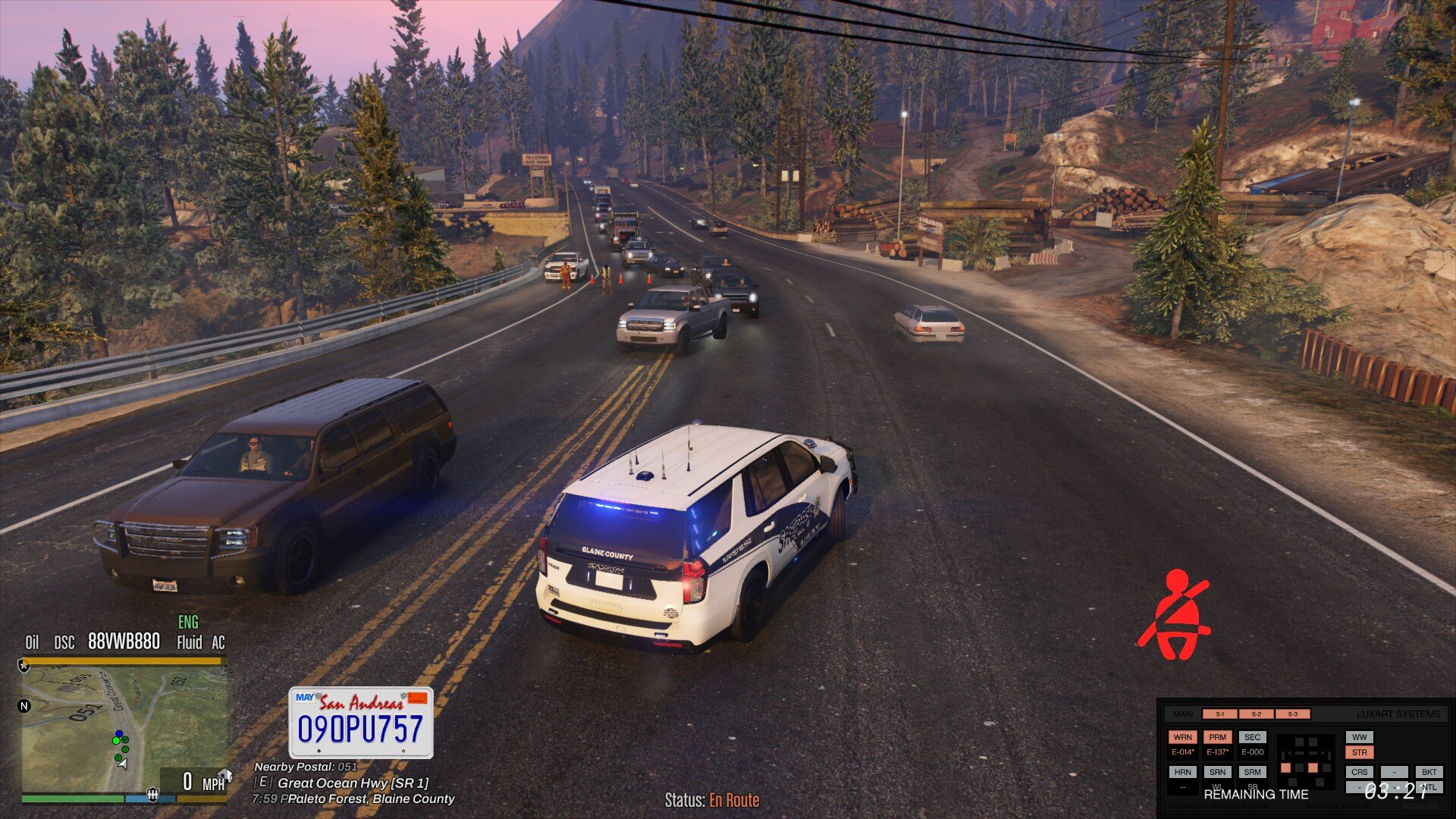Toggle the BKT button

(x=1429, y=772)
